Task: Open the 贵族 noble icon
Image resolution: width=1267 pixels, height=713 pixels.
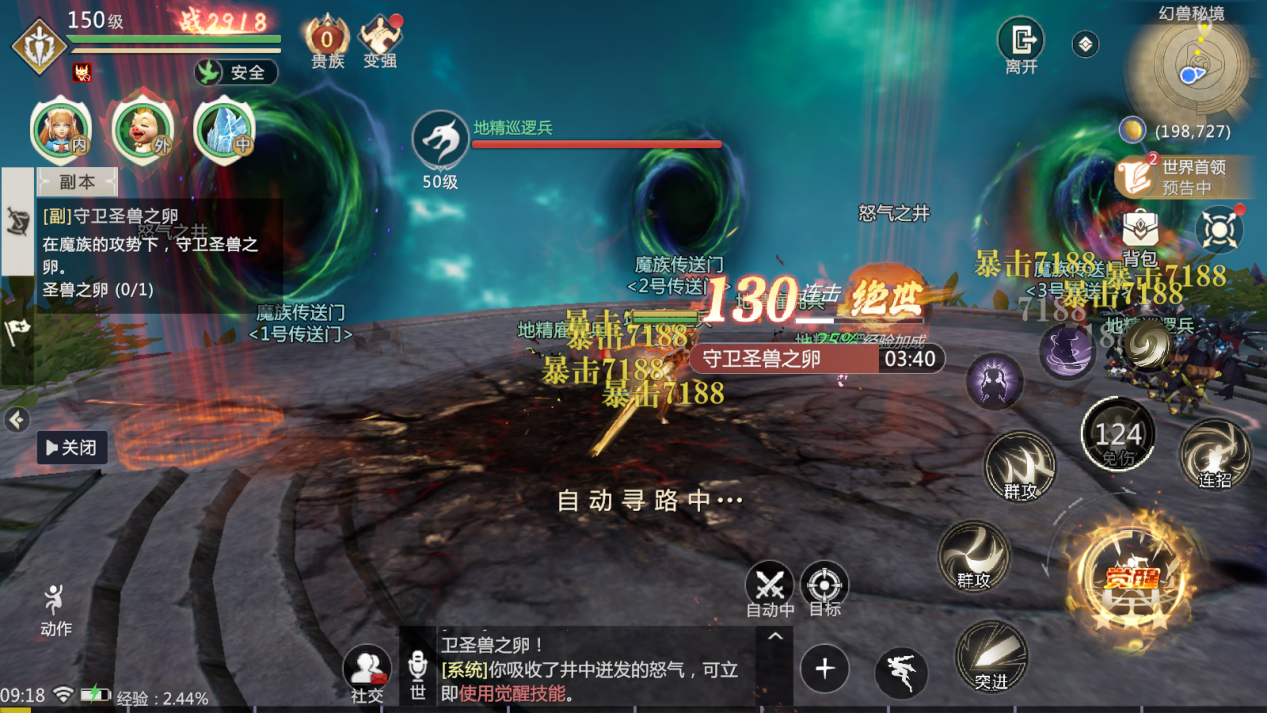Action: 327,42
